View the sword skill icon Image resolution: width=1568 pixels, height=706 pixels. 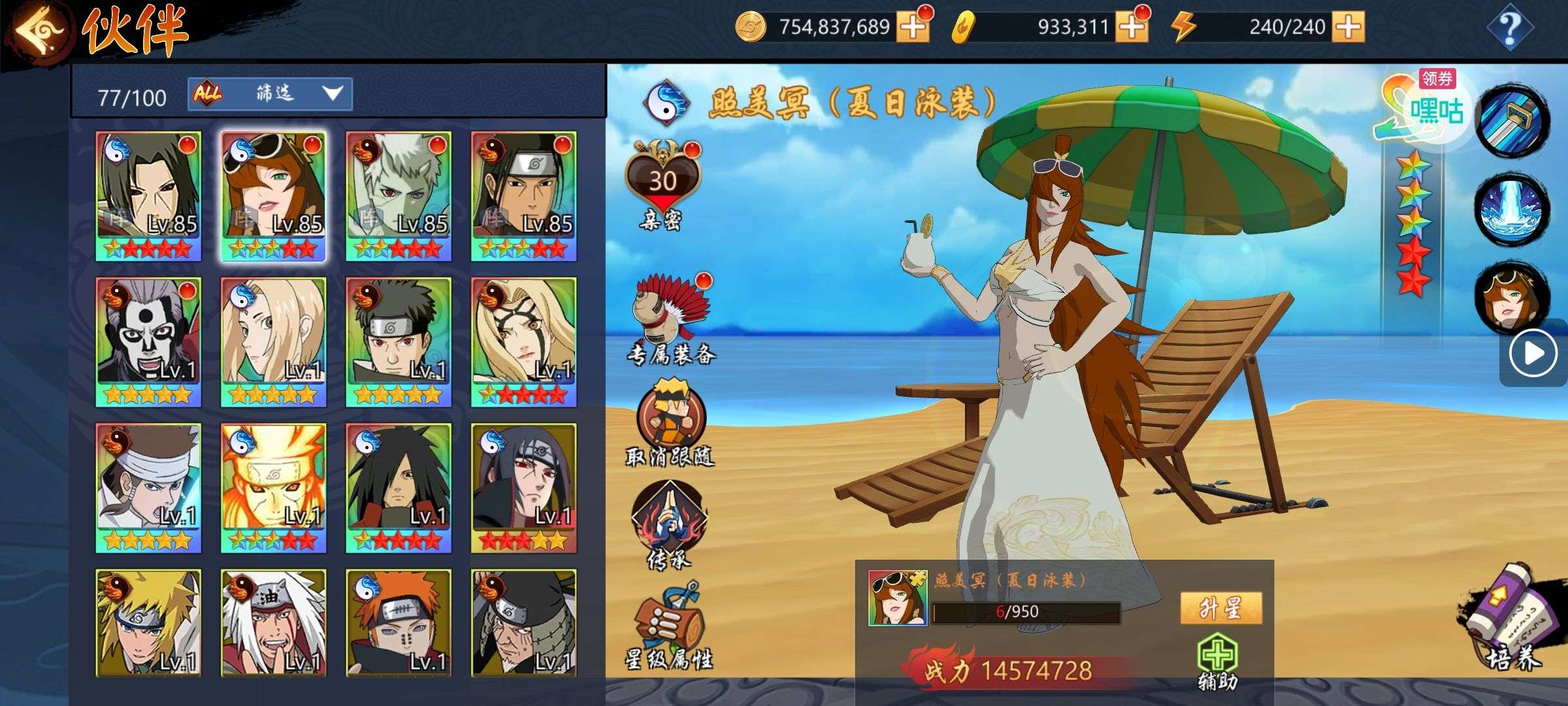(x=1511, y=121)
